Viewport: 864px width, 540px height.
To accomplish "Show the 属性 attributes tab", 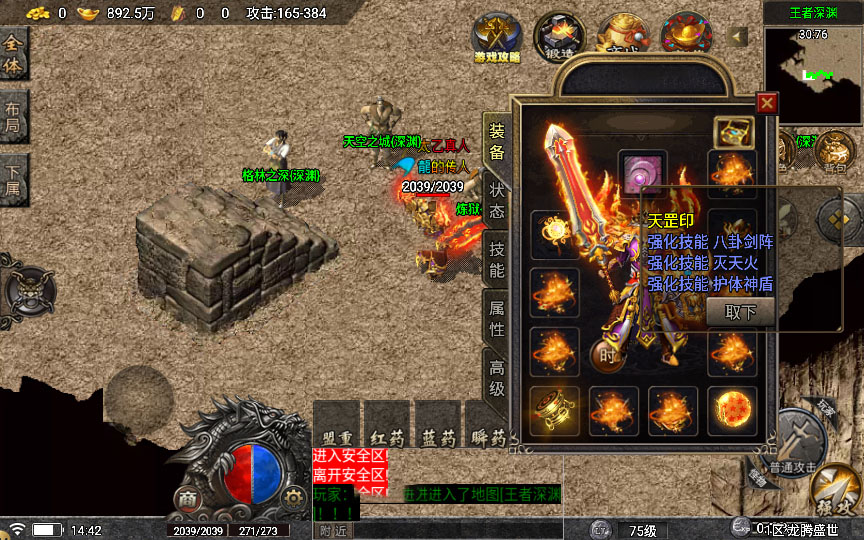I will 496,317.
